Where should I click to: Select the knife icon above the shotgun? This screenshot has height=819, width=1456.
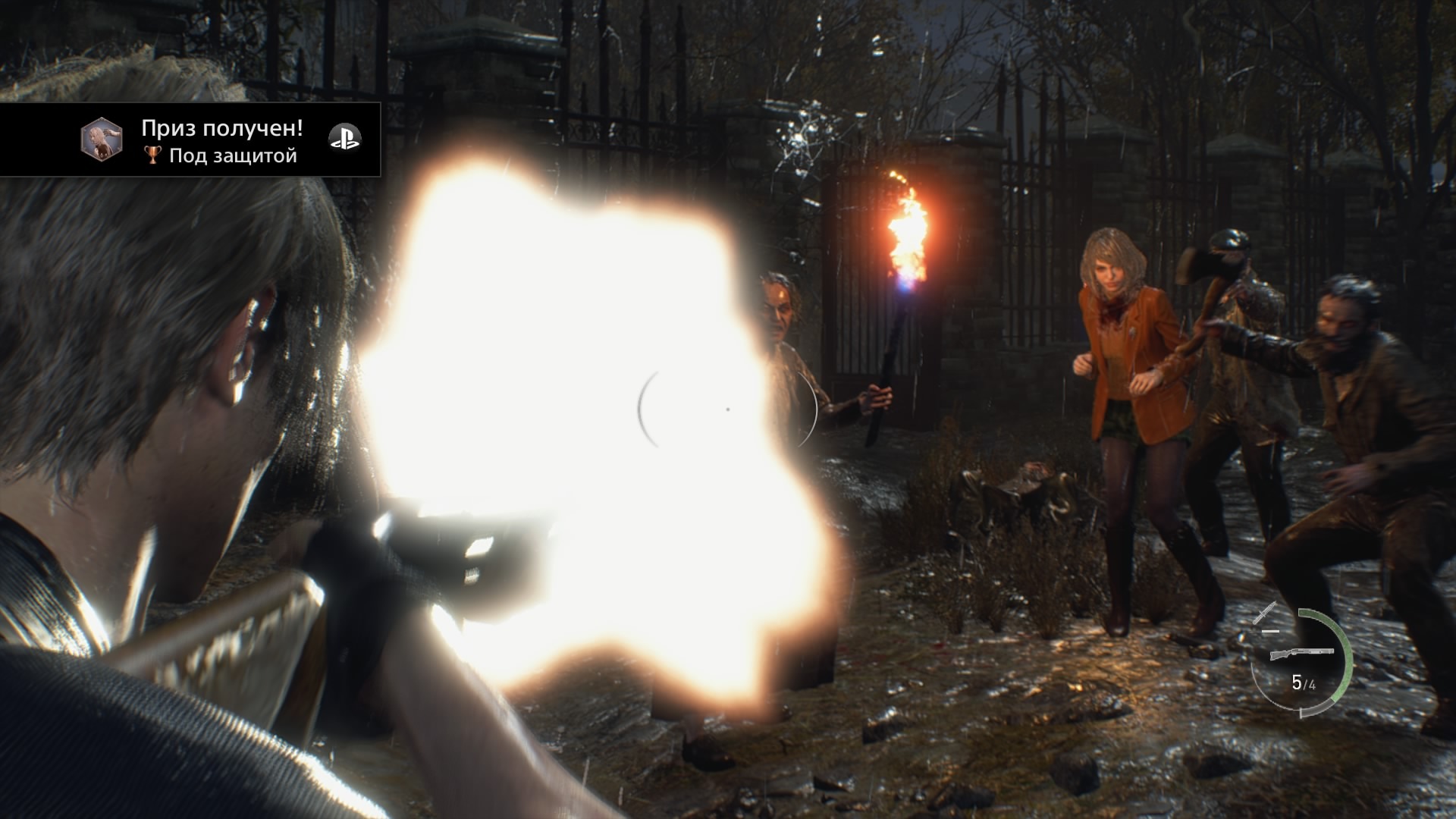coord(1265,611)
